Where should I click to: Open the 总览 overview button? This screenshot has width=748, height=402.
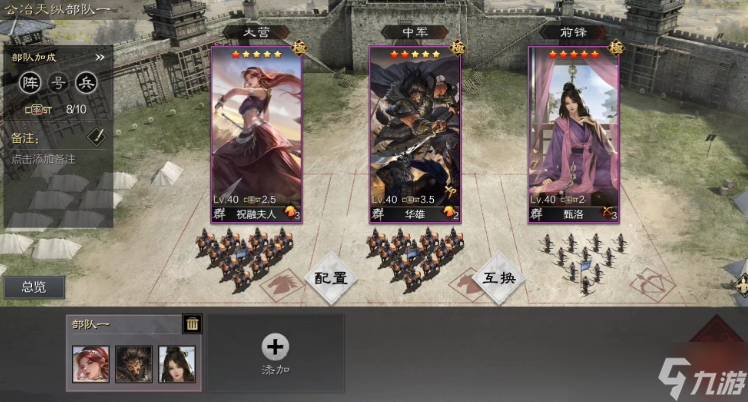34,288
